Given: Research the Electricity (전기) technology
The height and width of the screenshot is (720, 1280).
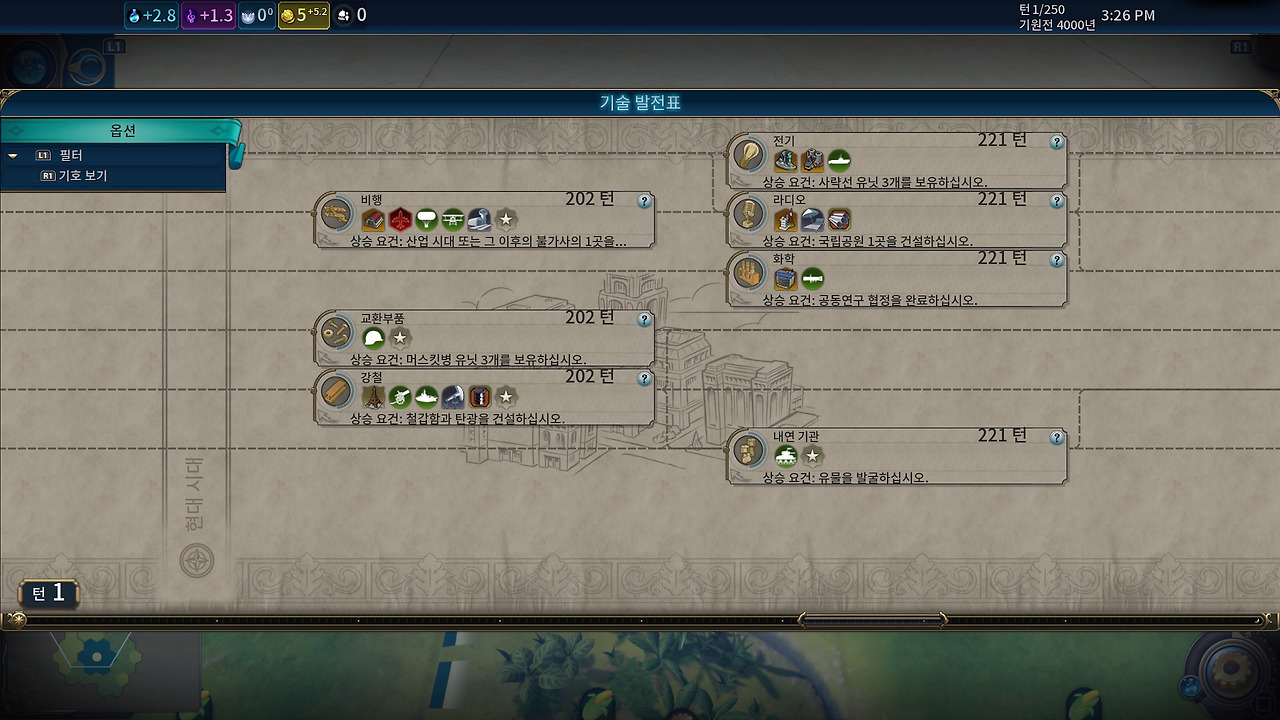Looking at the screenshot, I should [x=897, y=160].
